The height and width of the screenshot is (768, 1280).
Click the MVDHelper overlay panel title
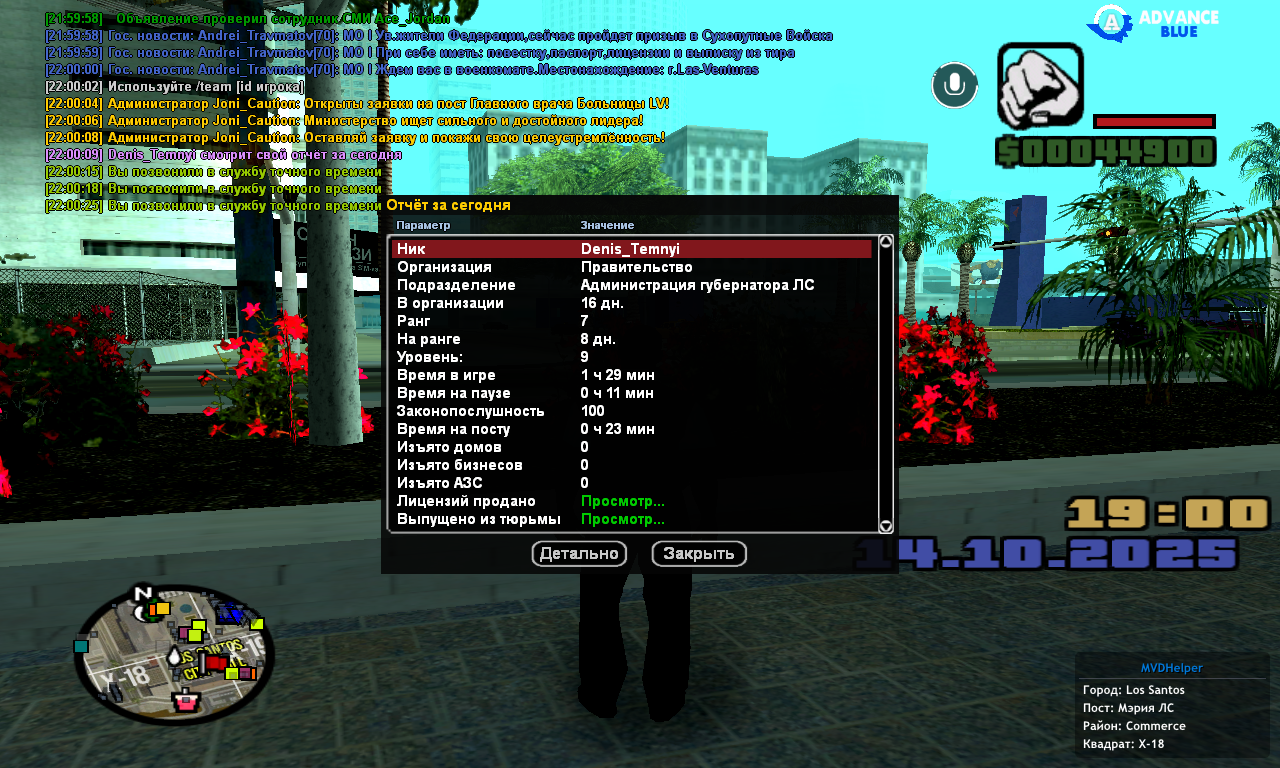point(1172,668)
